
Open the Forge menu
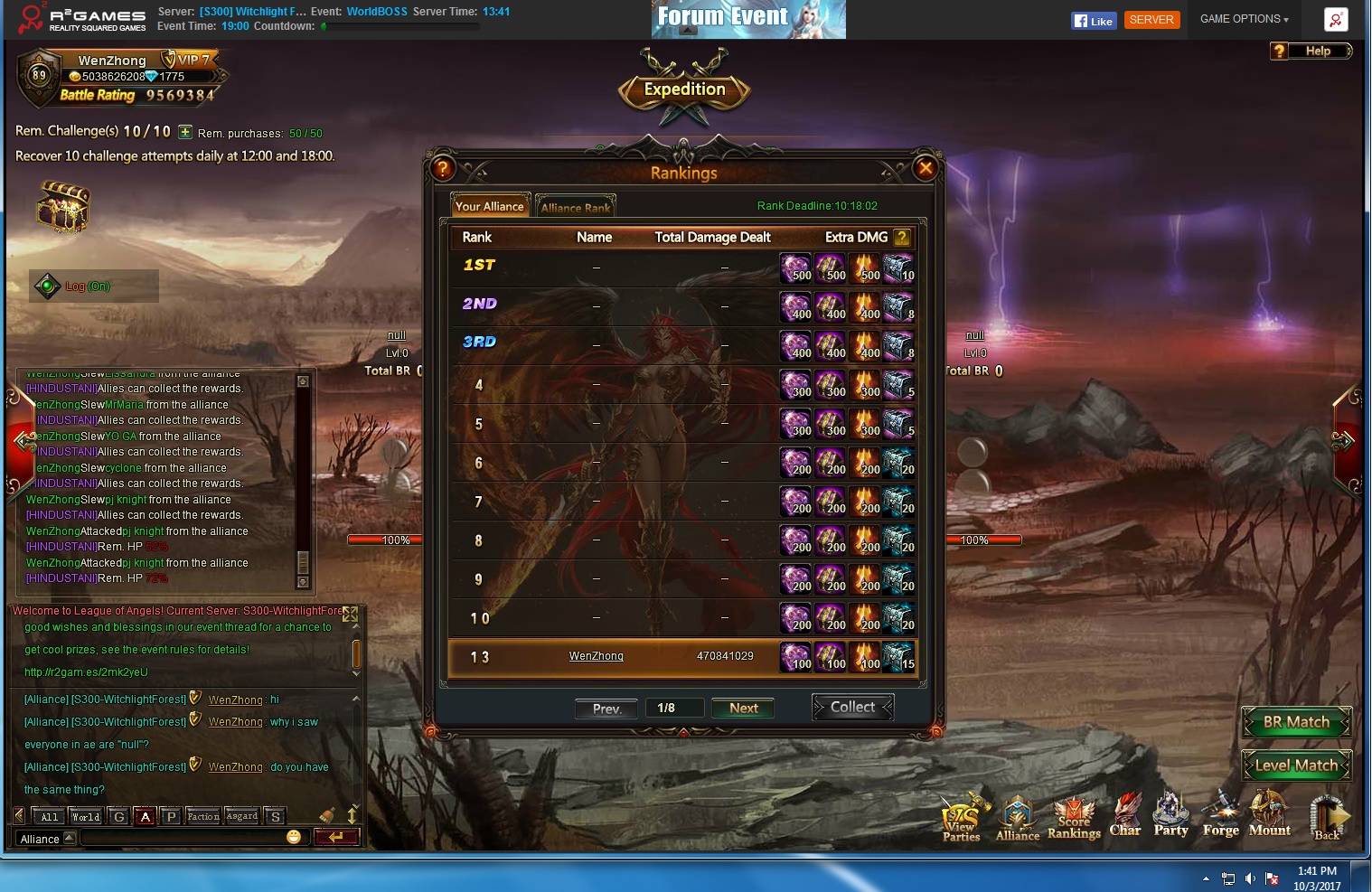point(1220,814)
